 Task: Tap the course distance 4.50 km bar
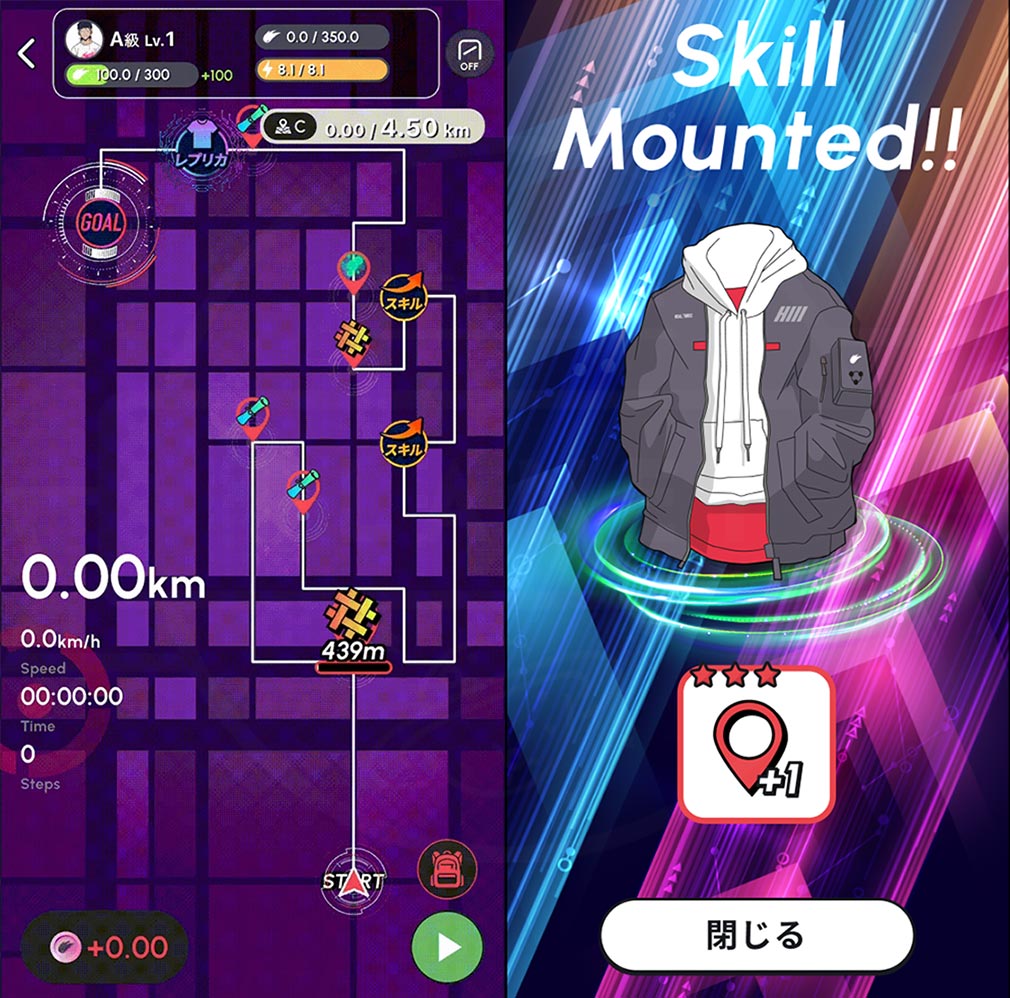(372, 127)
